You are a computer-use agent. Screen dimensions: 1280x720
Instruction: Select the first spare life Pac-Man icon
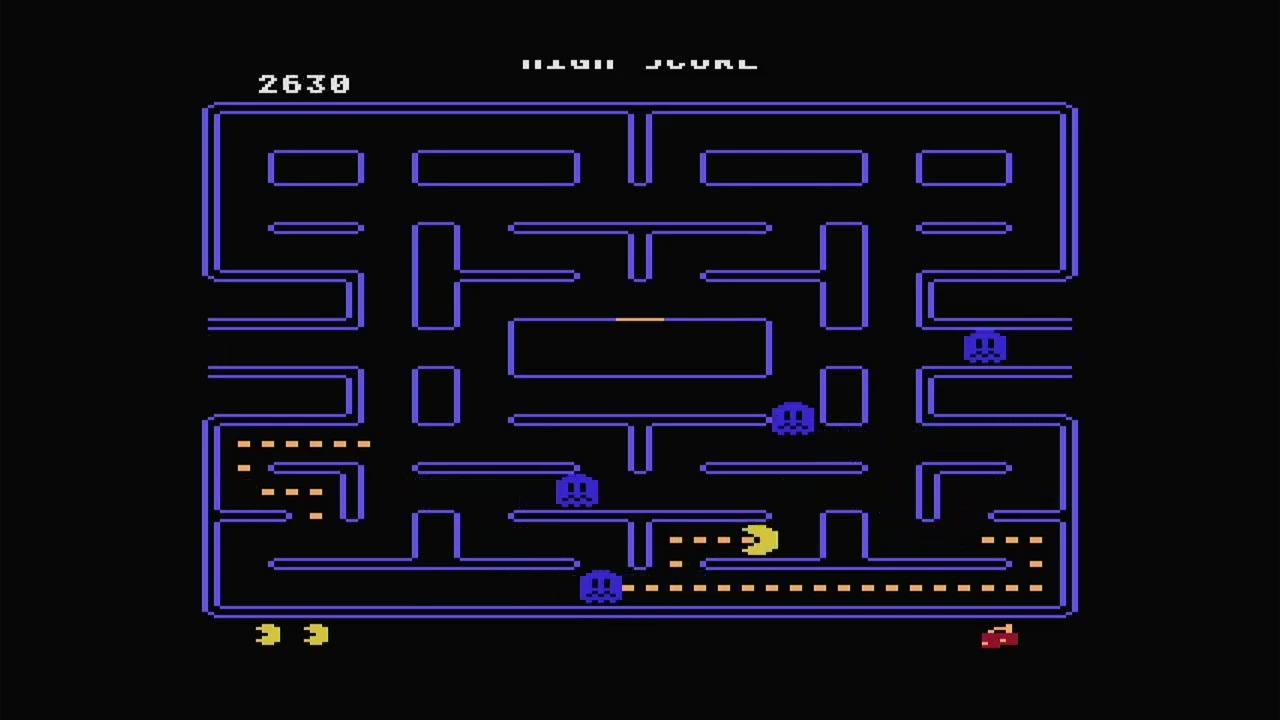[x=266, y=635]
